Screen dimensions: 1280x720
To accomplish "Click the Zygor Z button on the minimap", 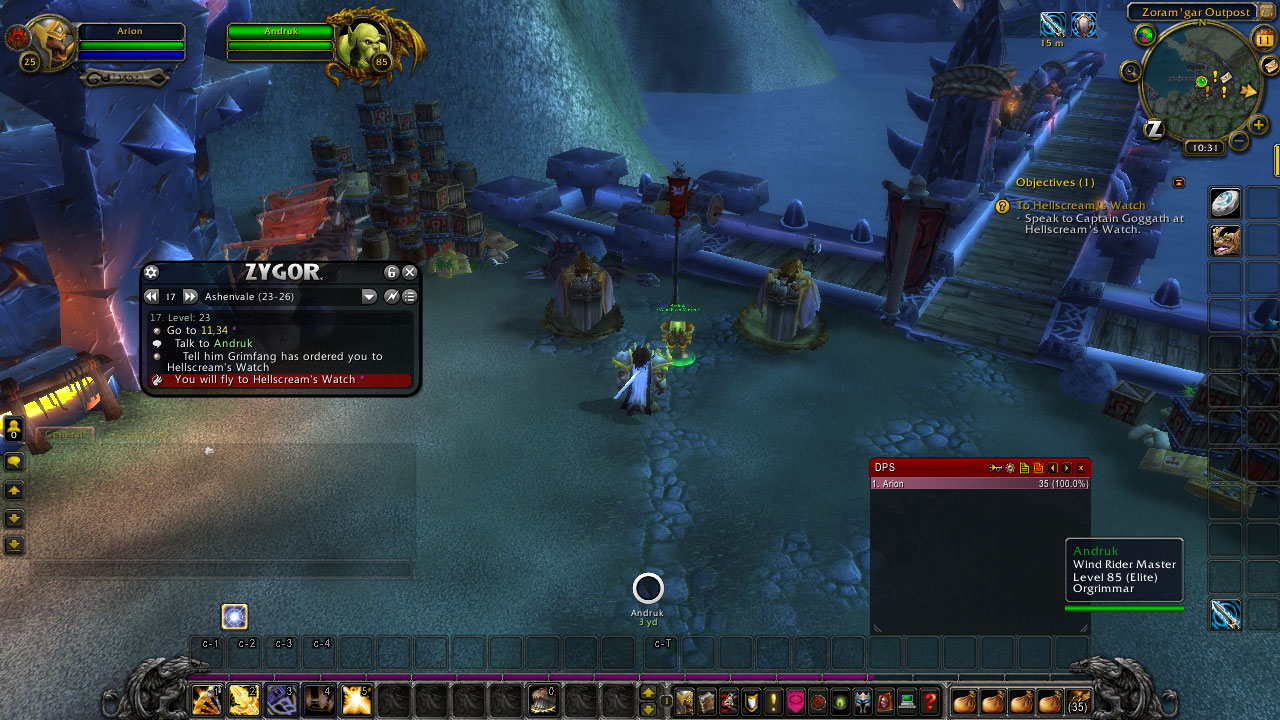I will (1155, 127).
